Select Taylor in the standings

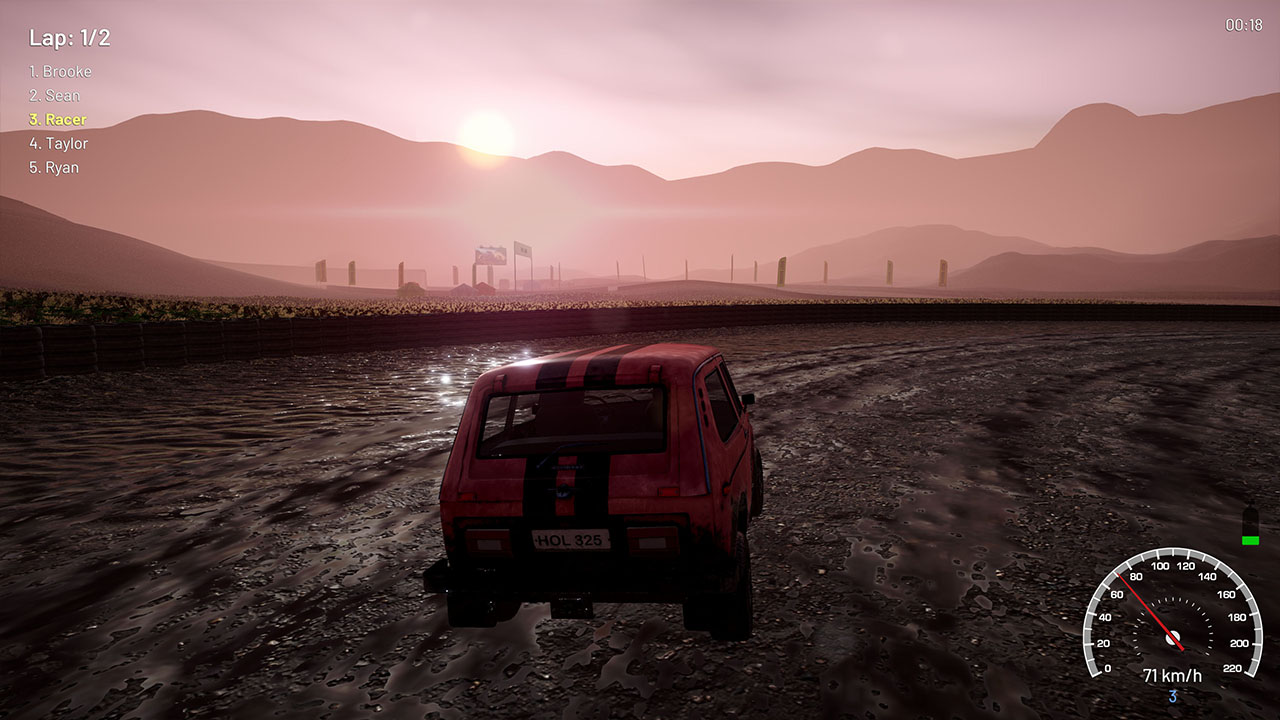coord(60,143)
